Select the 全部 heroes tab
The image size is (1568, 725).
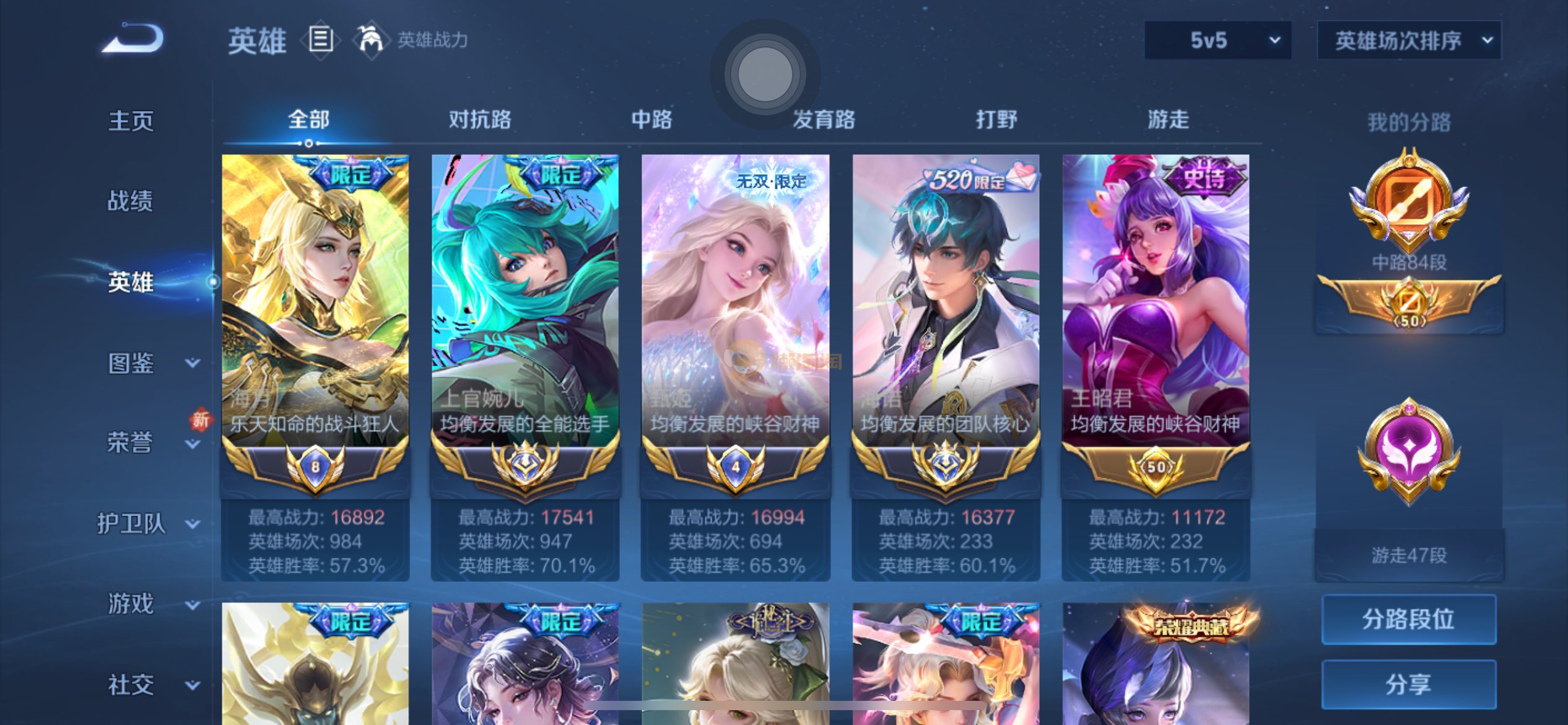pyautogui.click(x=308, y=119)
